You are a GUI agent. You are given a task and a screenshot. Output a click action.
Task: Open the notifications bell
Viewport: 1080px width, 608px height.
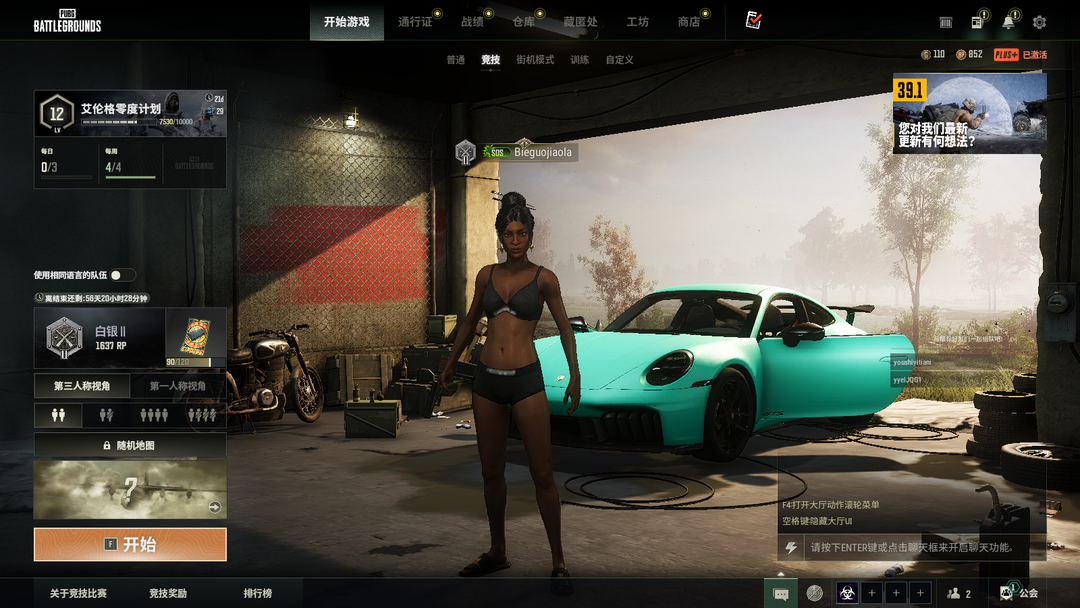click(x=1008, y=22)
